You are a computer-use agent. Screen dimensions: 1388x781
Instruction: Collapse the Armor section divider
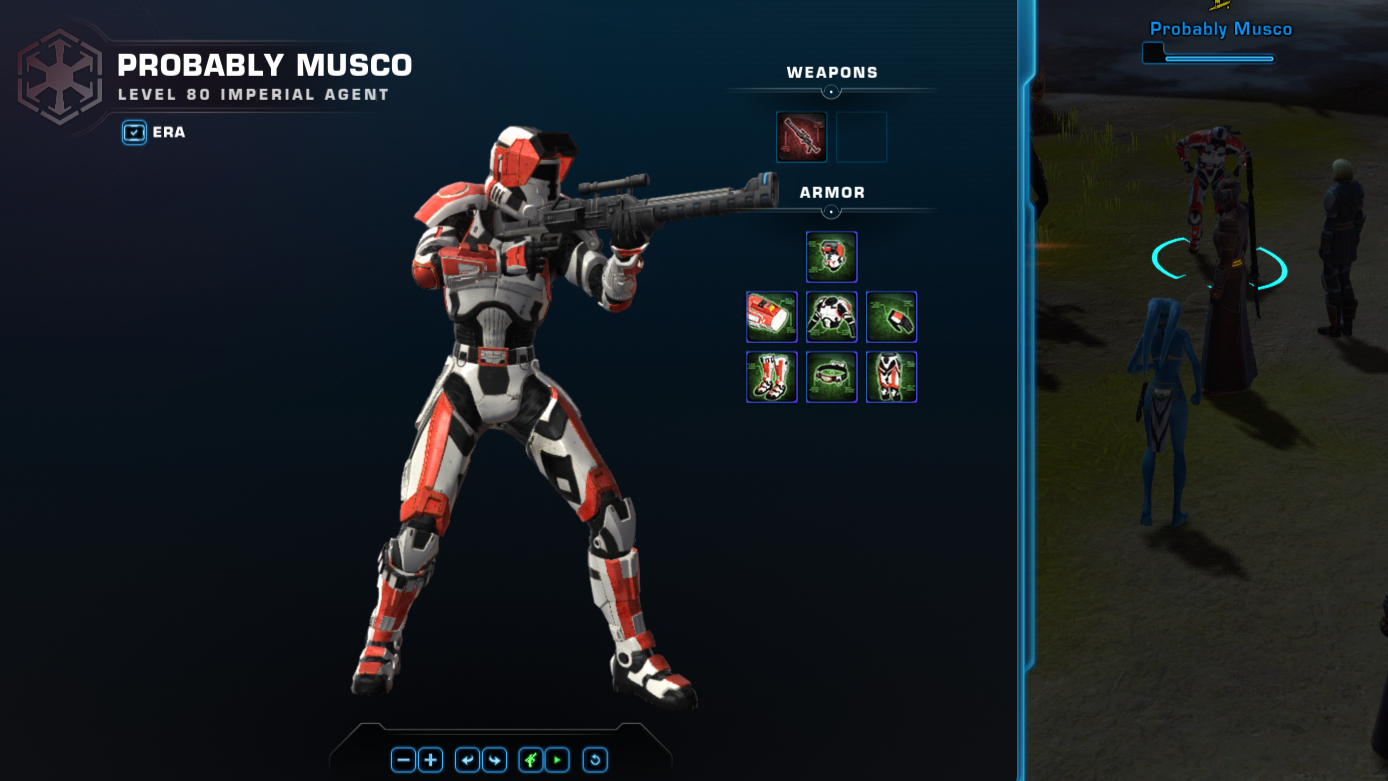831,212
